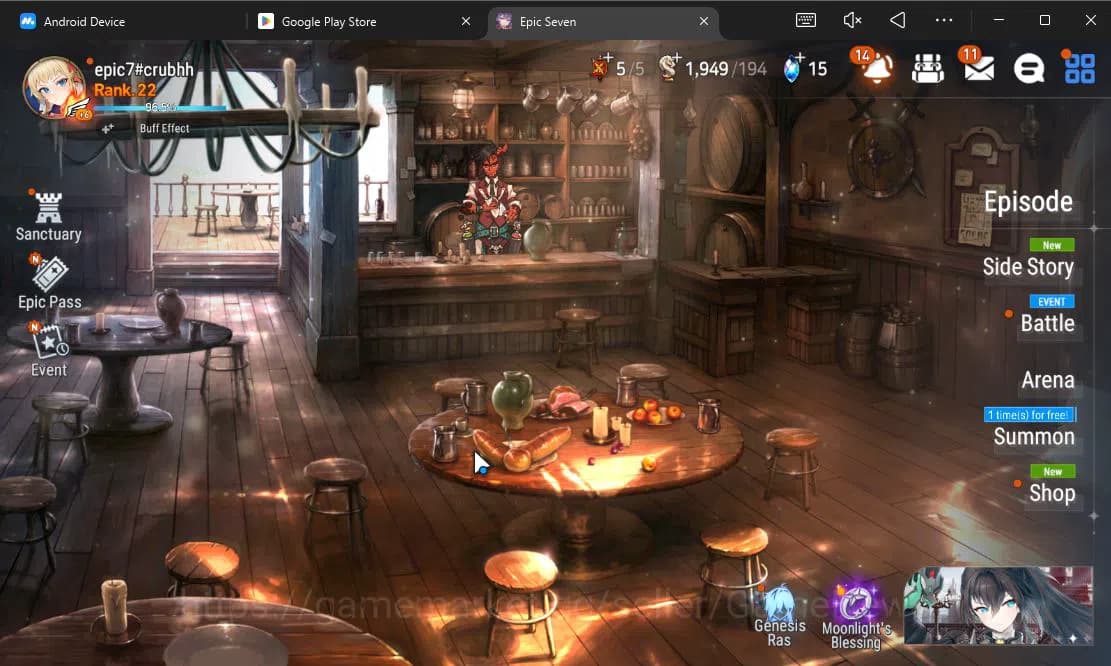This screenshot has height=666, width=1111.
Task: Go to the Battle menu
Action: [1047, 323]
